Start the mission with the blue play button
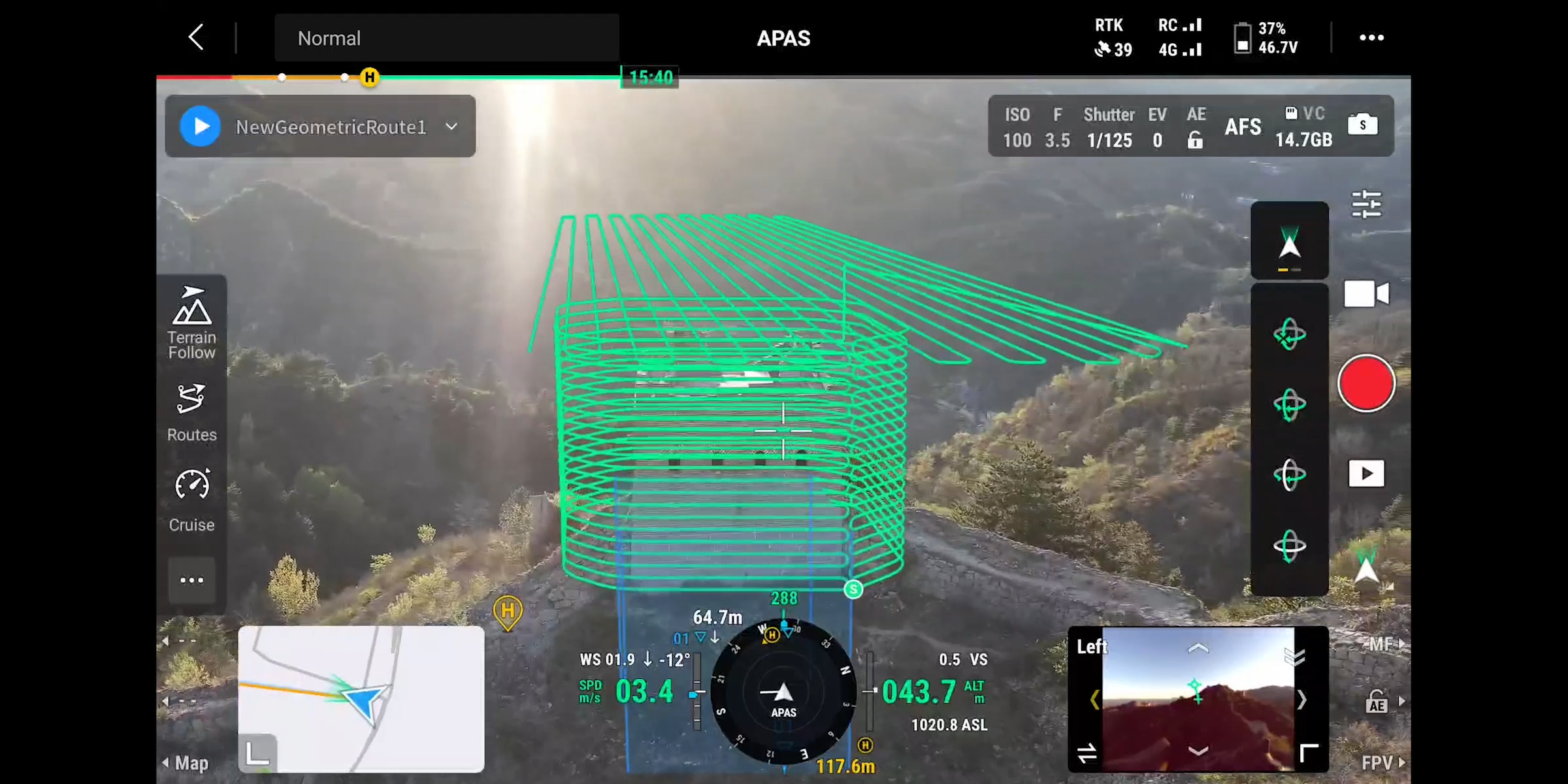The height and width of the screenshot is (784, 1568). click(x=201, y=125)
